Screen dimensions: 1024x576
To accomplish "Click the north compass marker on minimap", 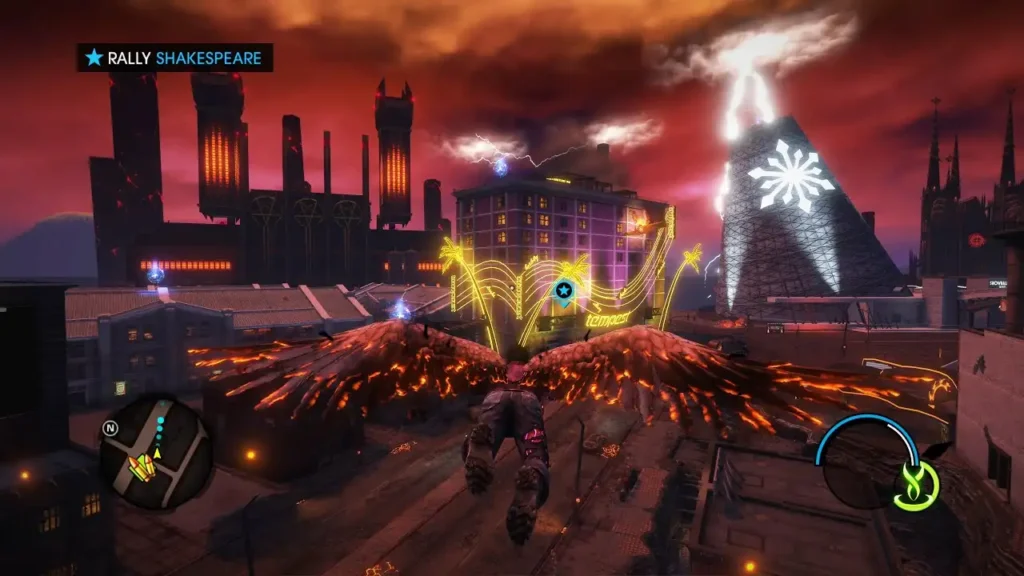I will [109, 429].
